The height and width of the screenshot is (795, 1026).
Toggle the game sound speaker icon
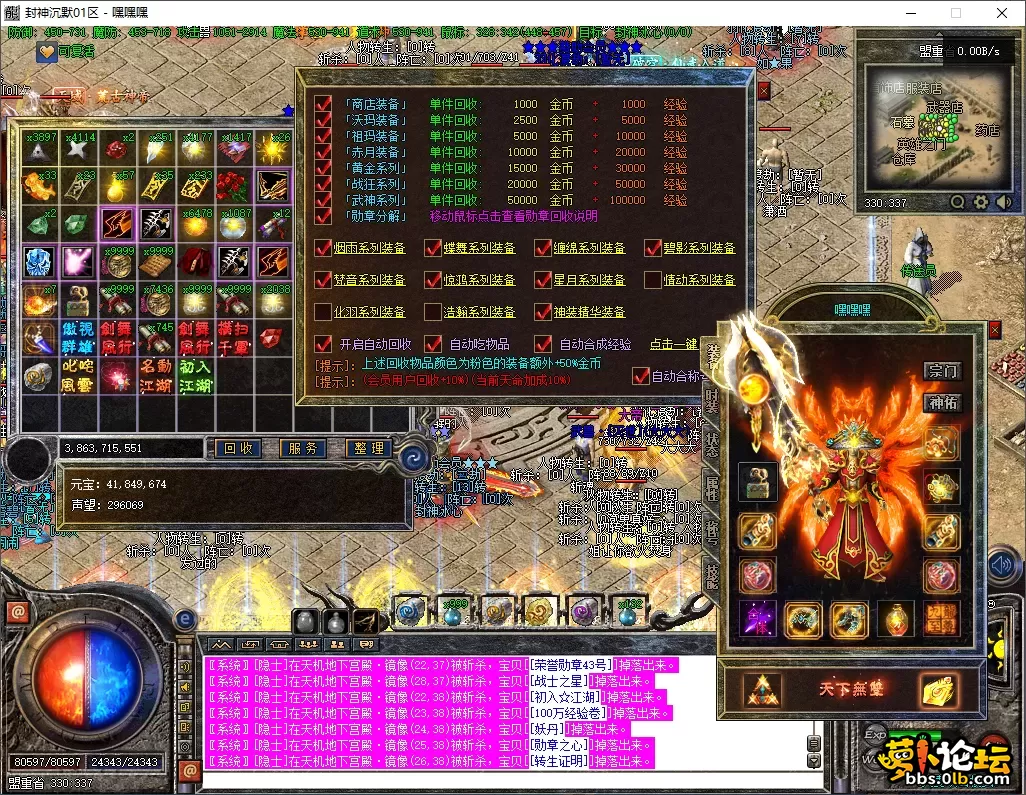point(1001,565)
